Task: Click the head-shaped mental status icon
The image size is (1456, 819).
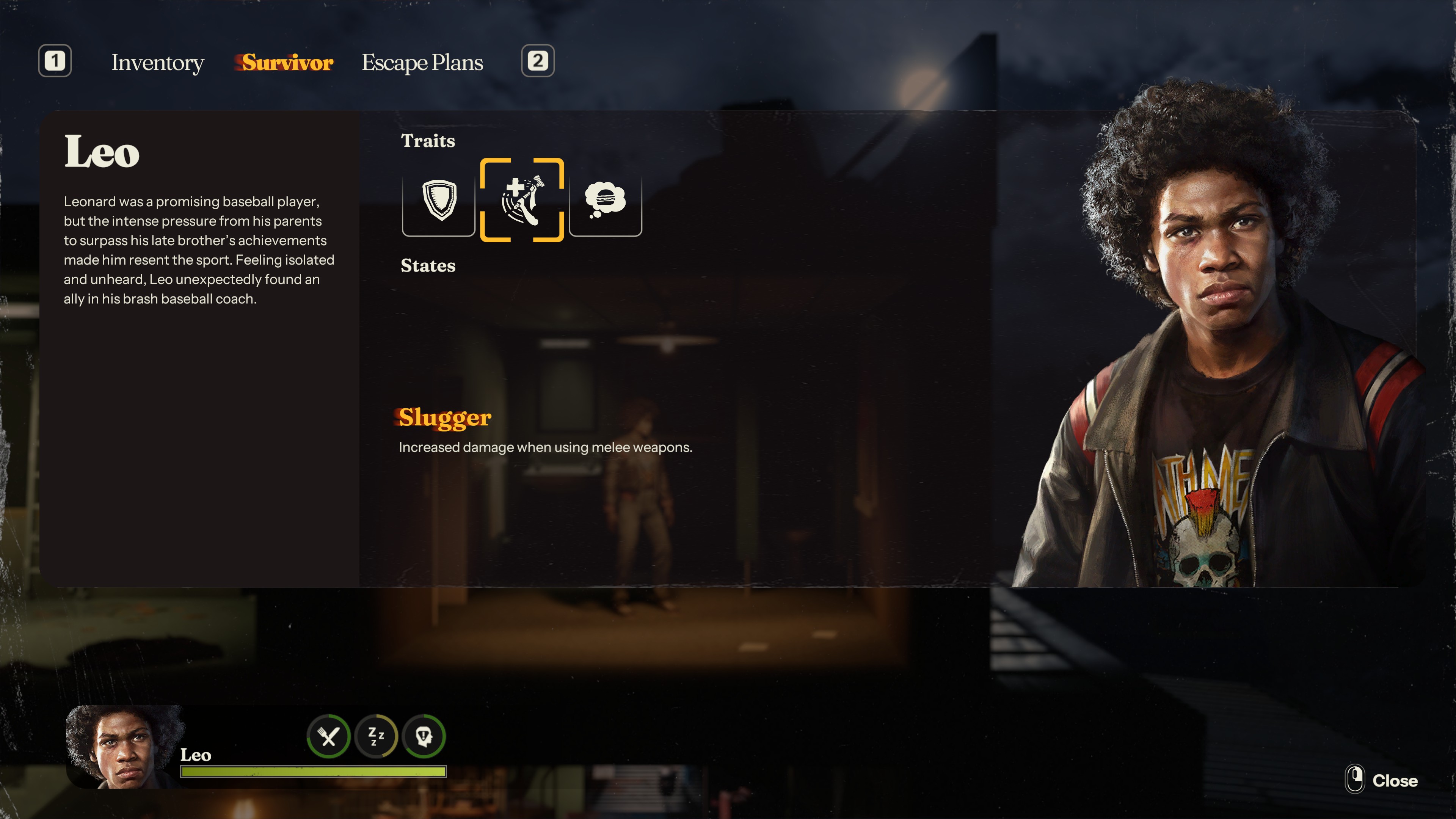Action: [424, 736]
